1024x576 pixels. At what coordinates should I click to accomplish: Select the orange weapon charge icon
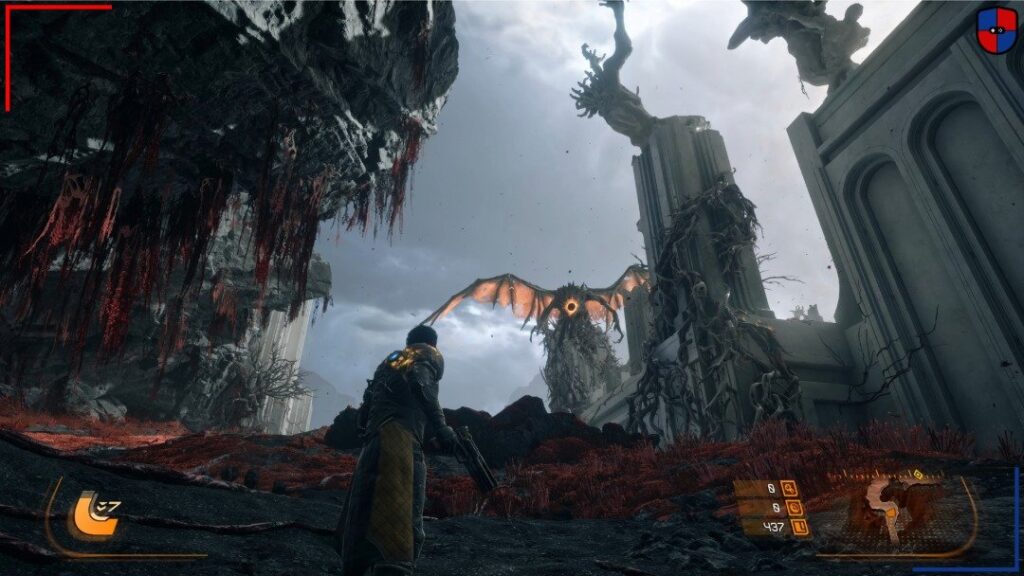[x=88, y=513]
